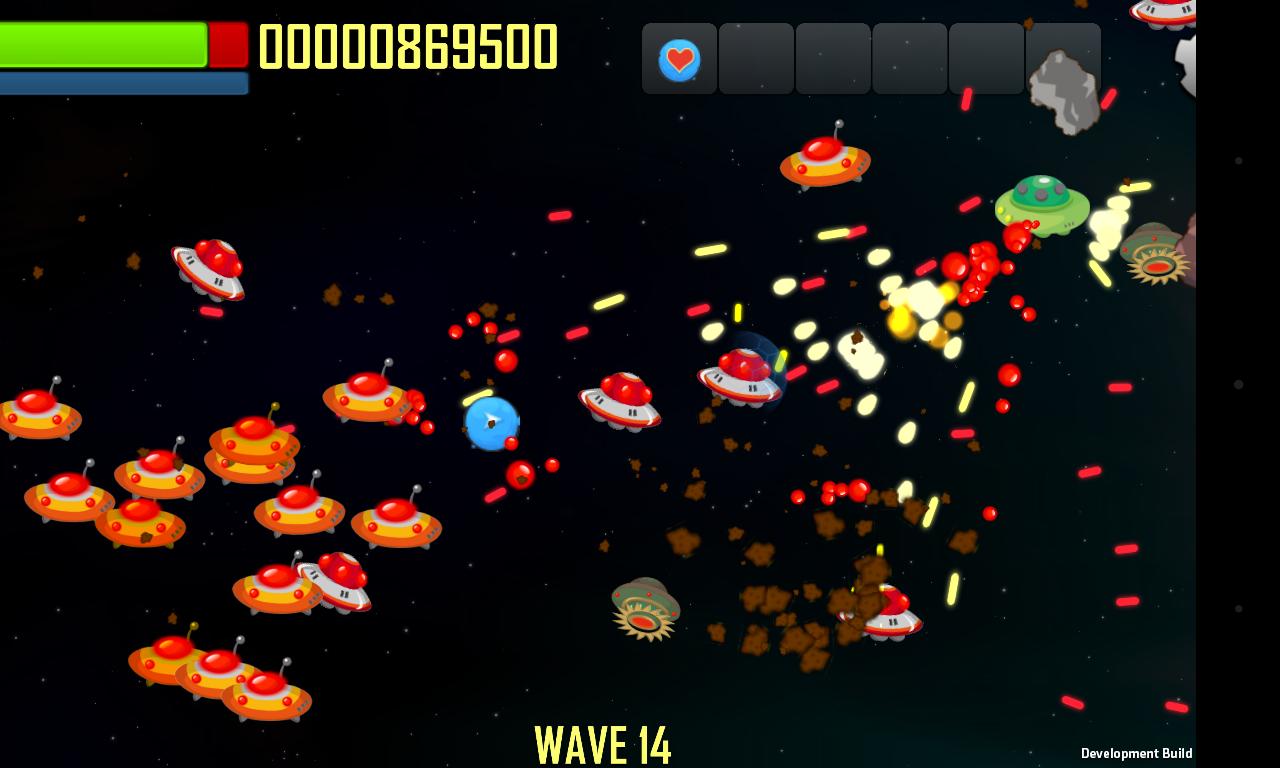Image resolution: width=1280 pixels, height=768 pixels.
Task: Click the last power-up slot containing the asteroid
Action: (x=1064, y=59)
